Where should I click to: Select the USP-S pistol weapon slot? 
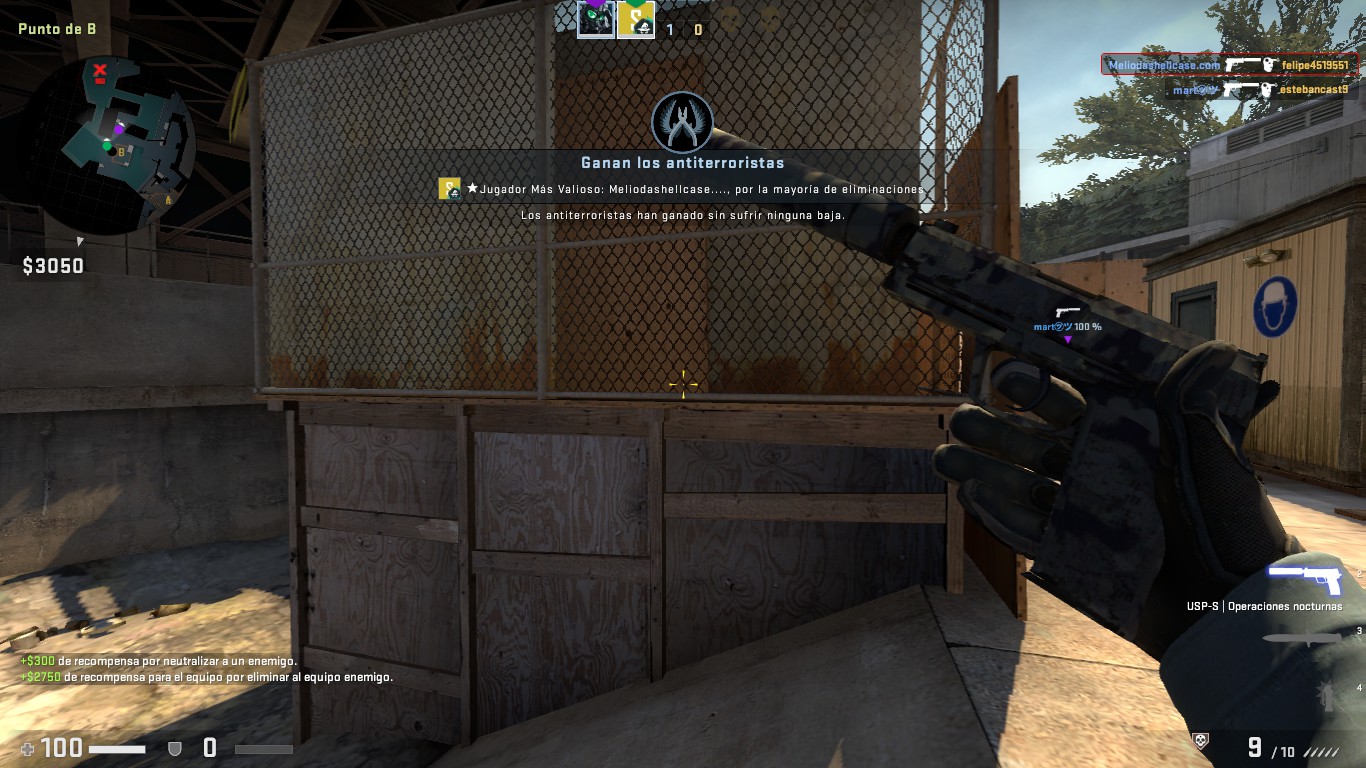[1302, 577]
